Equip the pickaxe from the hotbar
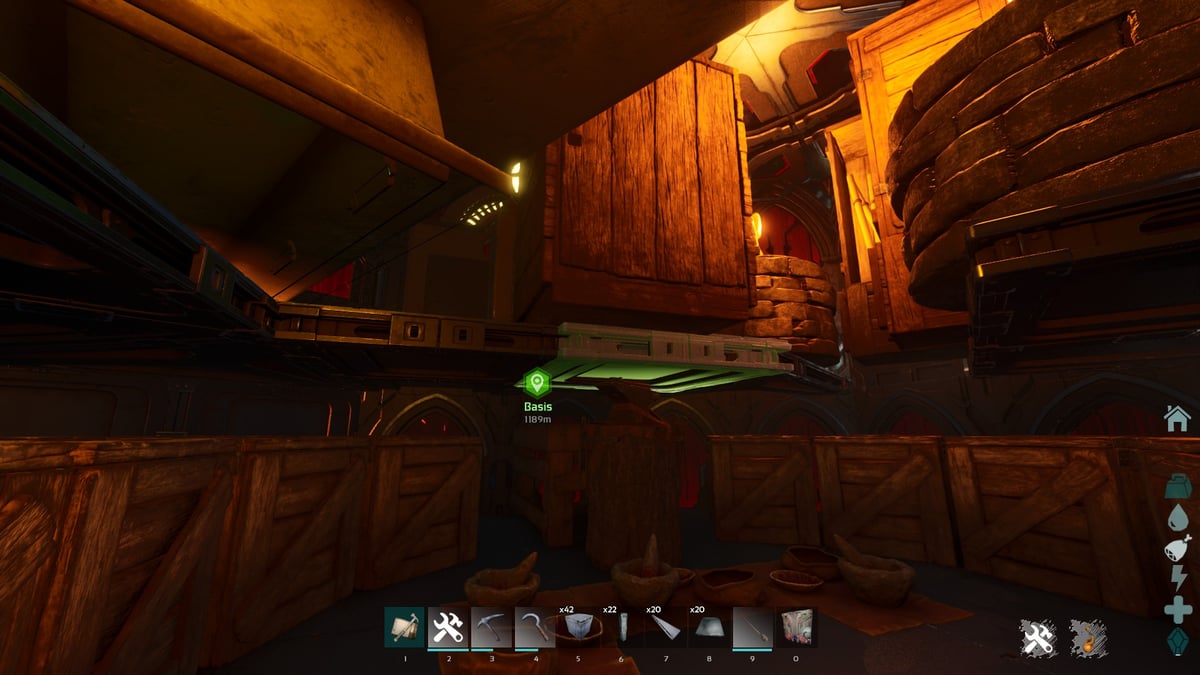The width and height of the screenshot is (1200, 675). click(491, 628)
